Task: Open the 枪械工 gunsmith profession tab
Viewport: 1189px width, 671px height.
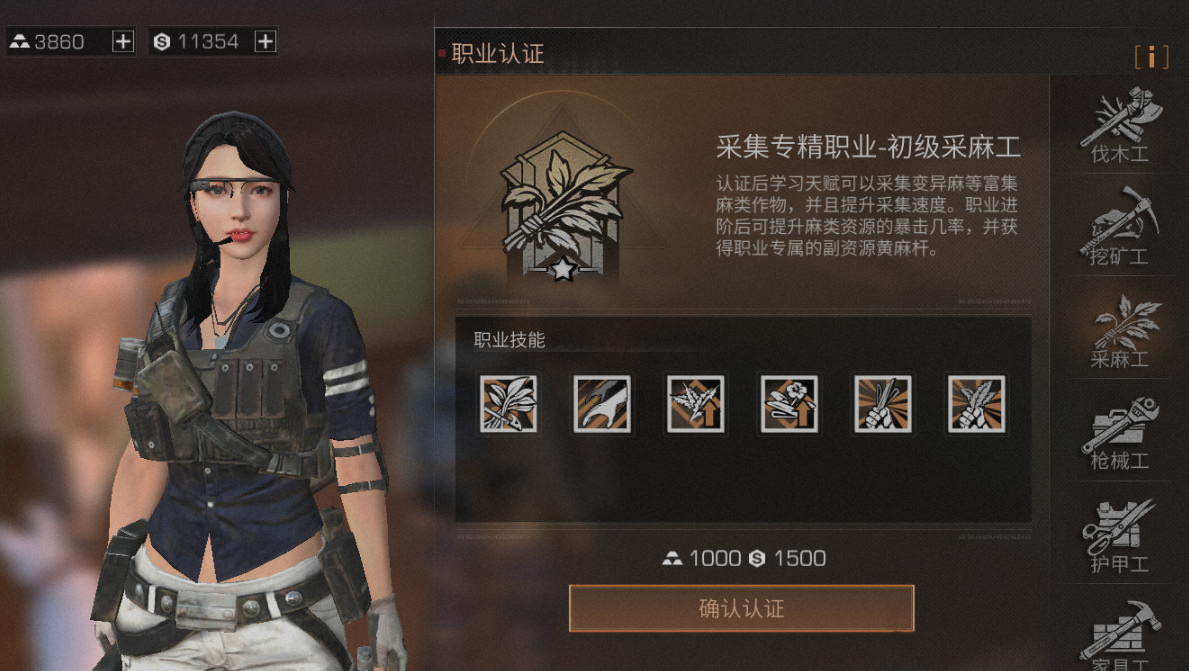Action: tap(1119, 433)
